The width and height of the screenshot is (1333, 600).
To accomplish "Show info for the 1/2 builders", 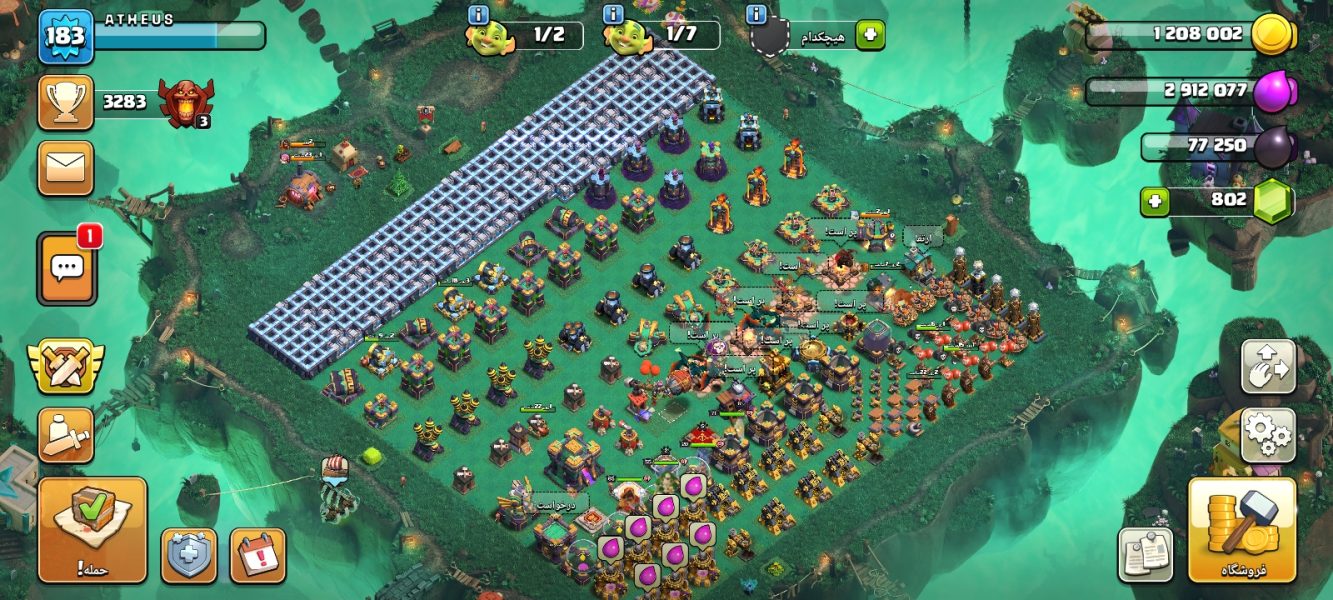I will [x=478, y=15].
